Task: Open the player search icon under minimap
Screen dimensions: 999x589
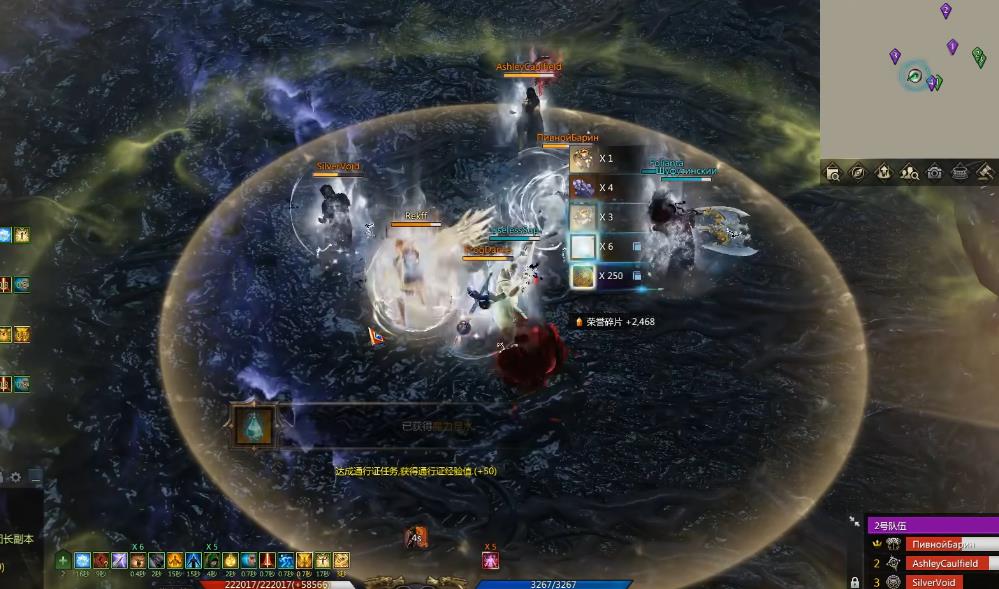Action: [909, 173]
